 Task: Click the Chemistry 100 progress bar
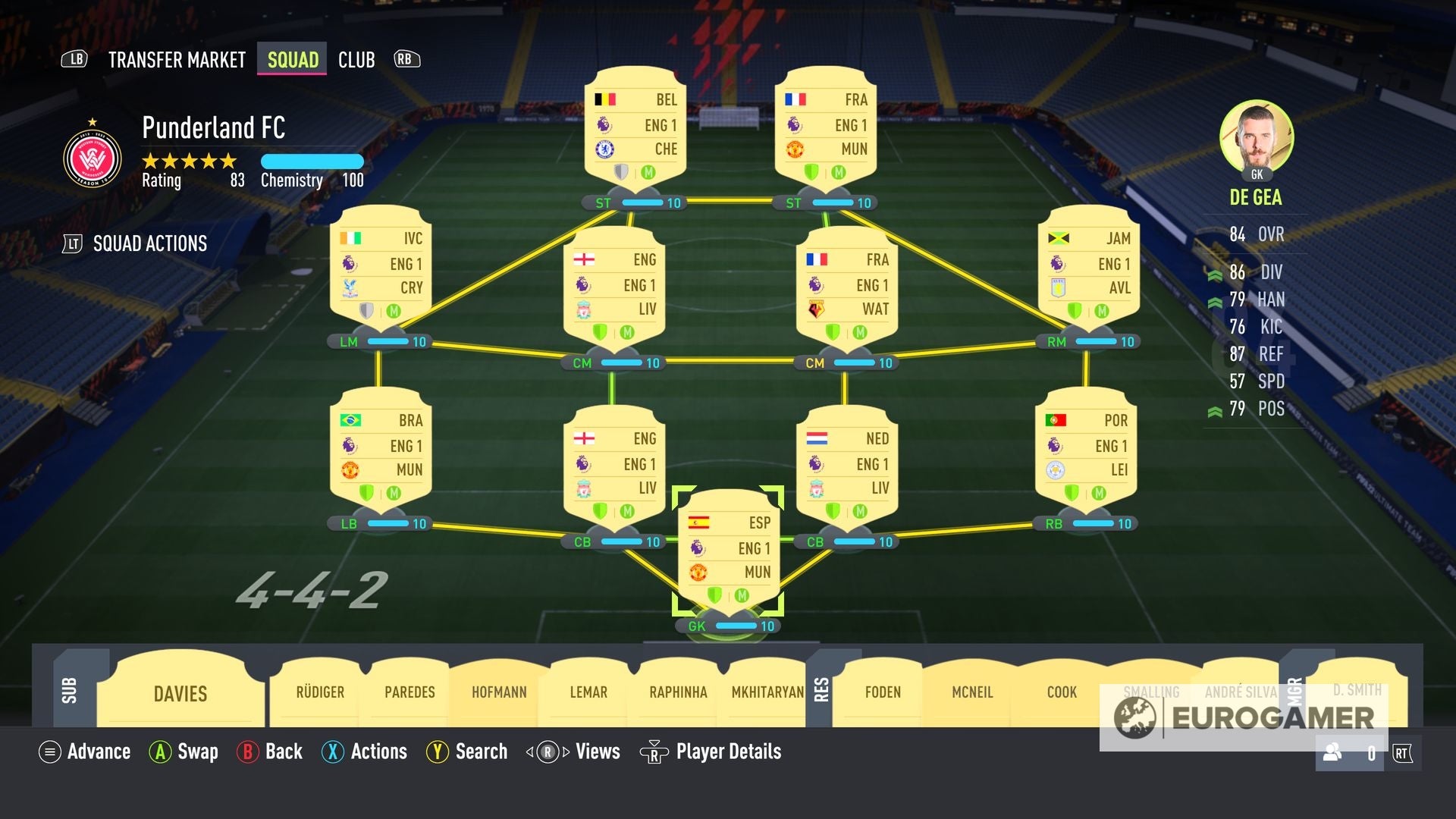pyautogui.click(x=312, y=161)
